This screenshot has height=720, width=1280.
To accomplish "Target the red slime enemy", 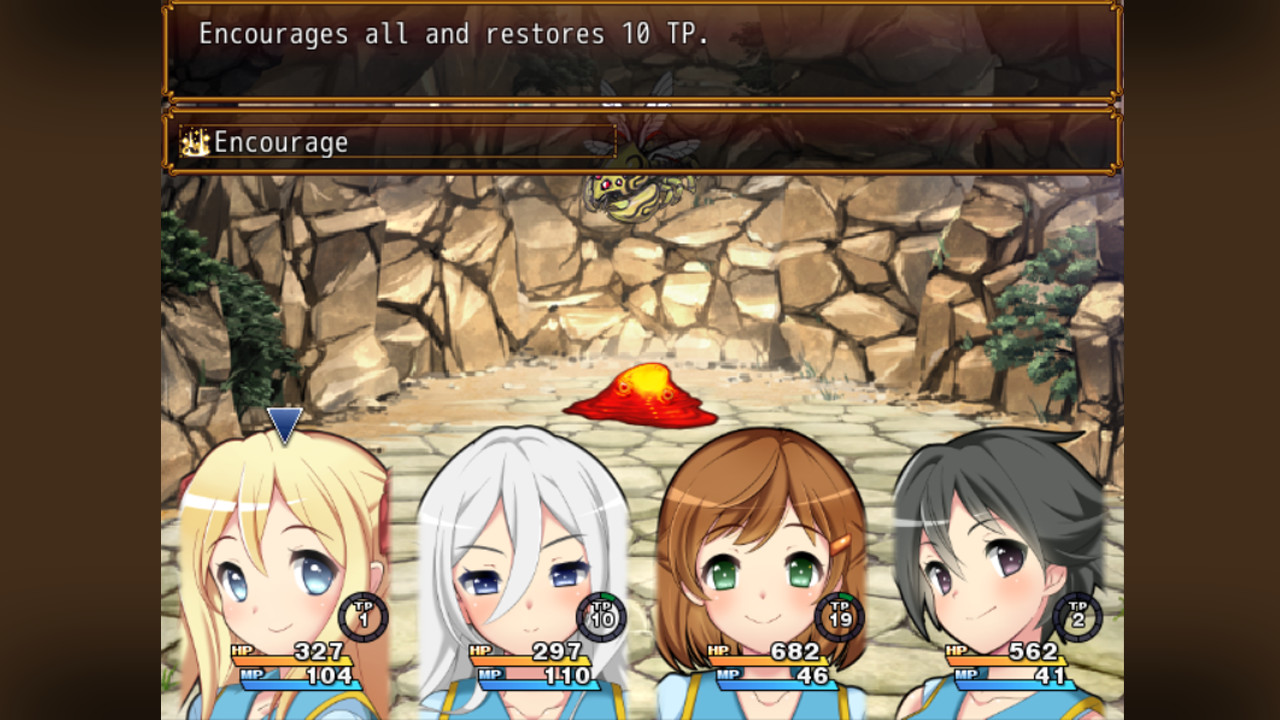I will coord(638,395).
